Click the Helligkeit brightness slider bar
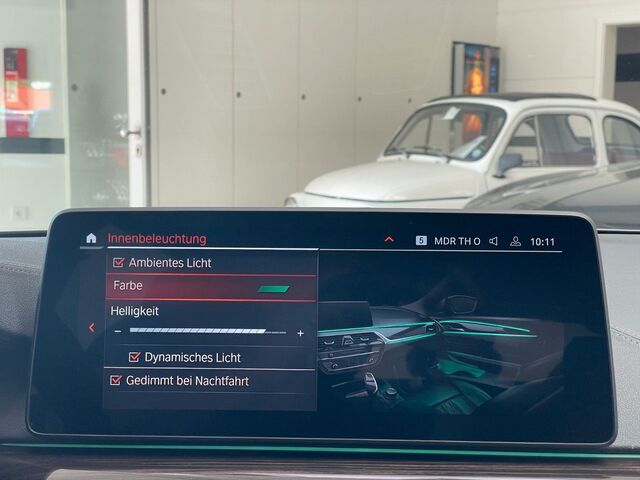The image size is (640, 480). coord(207,331)
